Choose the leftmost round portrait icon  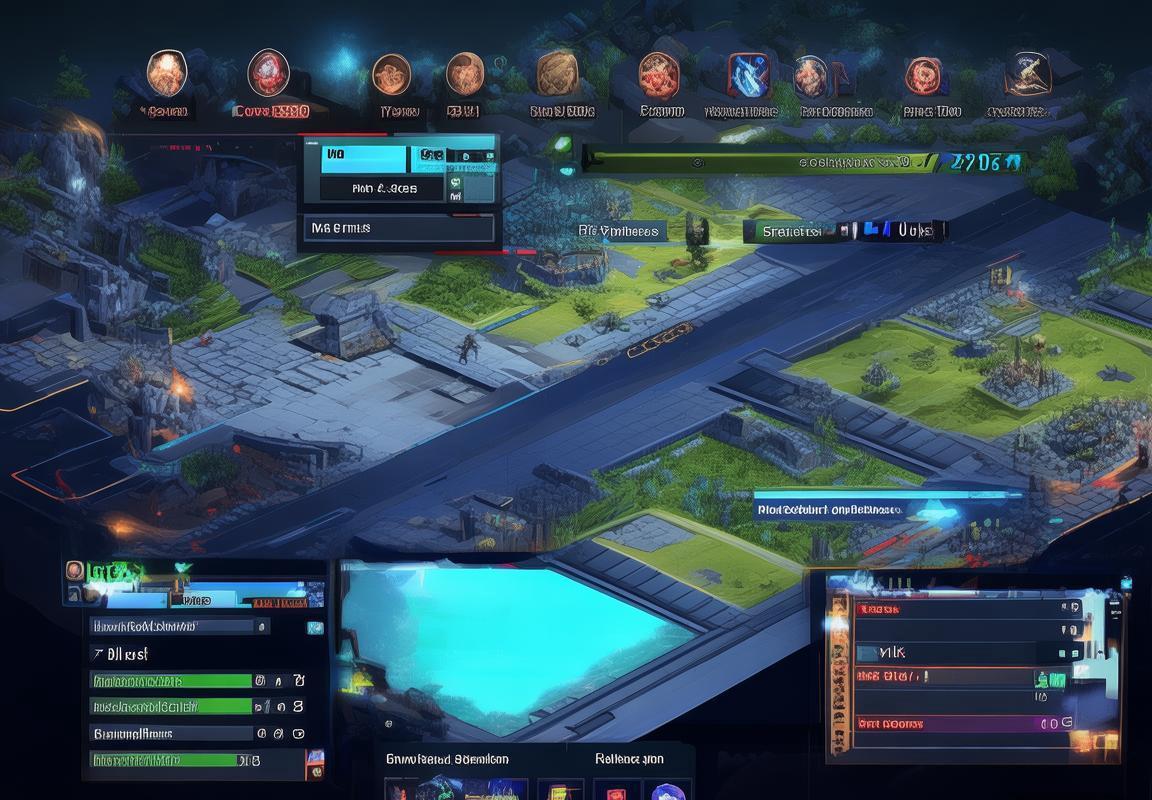[166, 73]
